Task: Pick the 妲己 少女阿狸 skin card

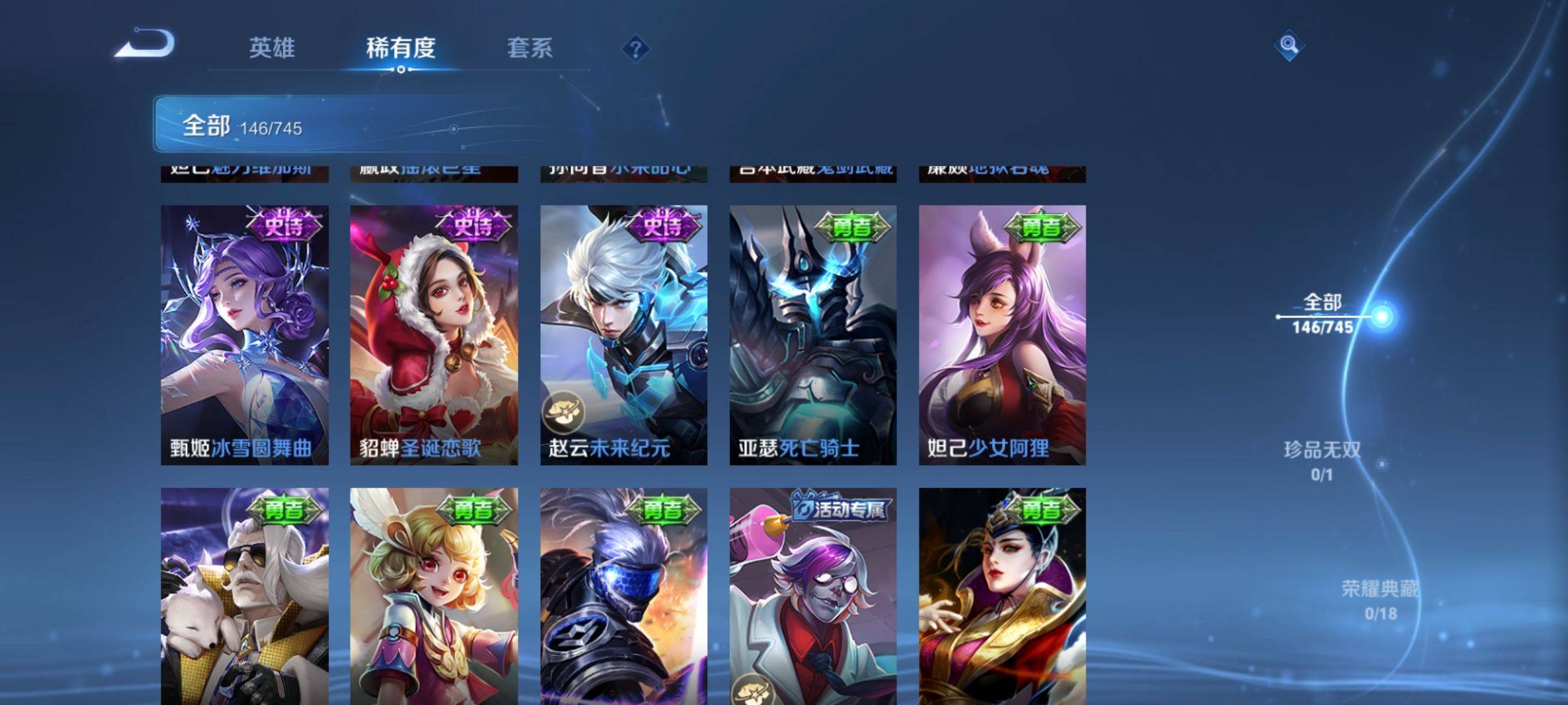Action: (x=1002, y=334)
